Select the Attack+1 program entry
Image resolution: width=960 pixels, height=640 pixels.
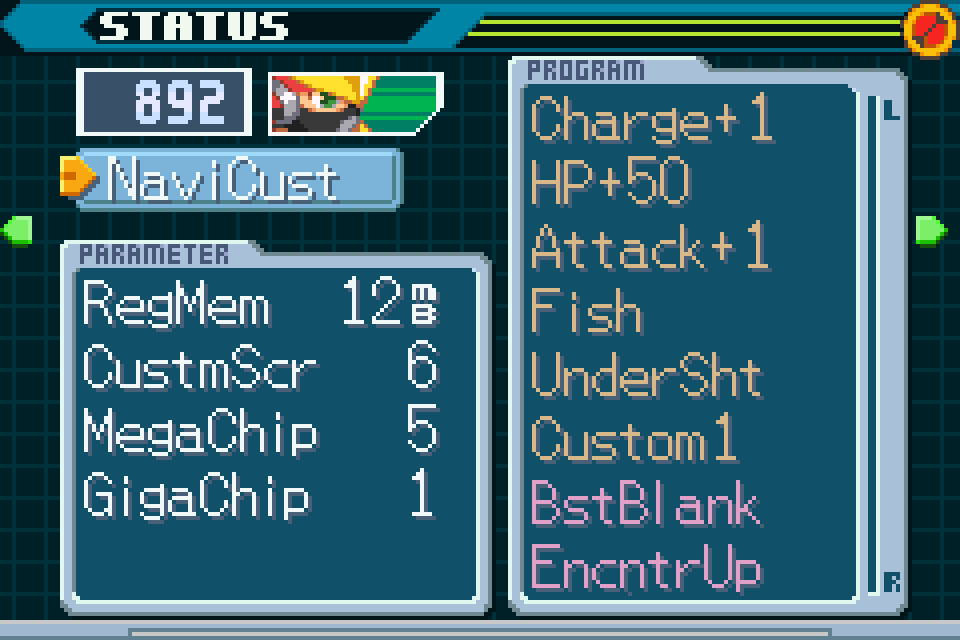650,247
